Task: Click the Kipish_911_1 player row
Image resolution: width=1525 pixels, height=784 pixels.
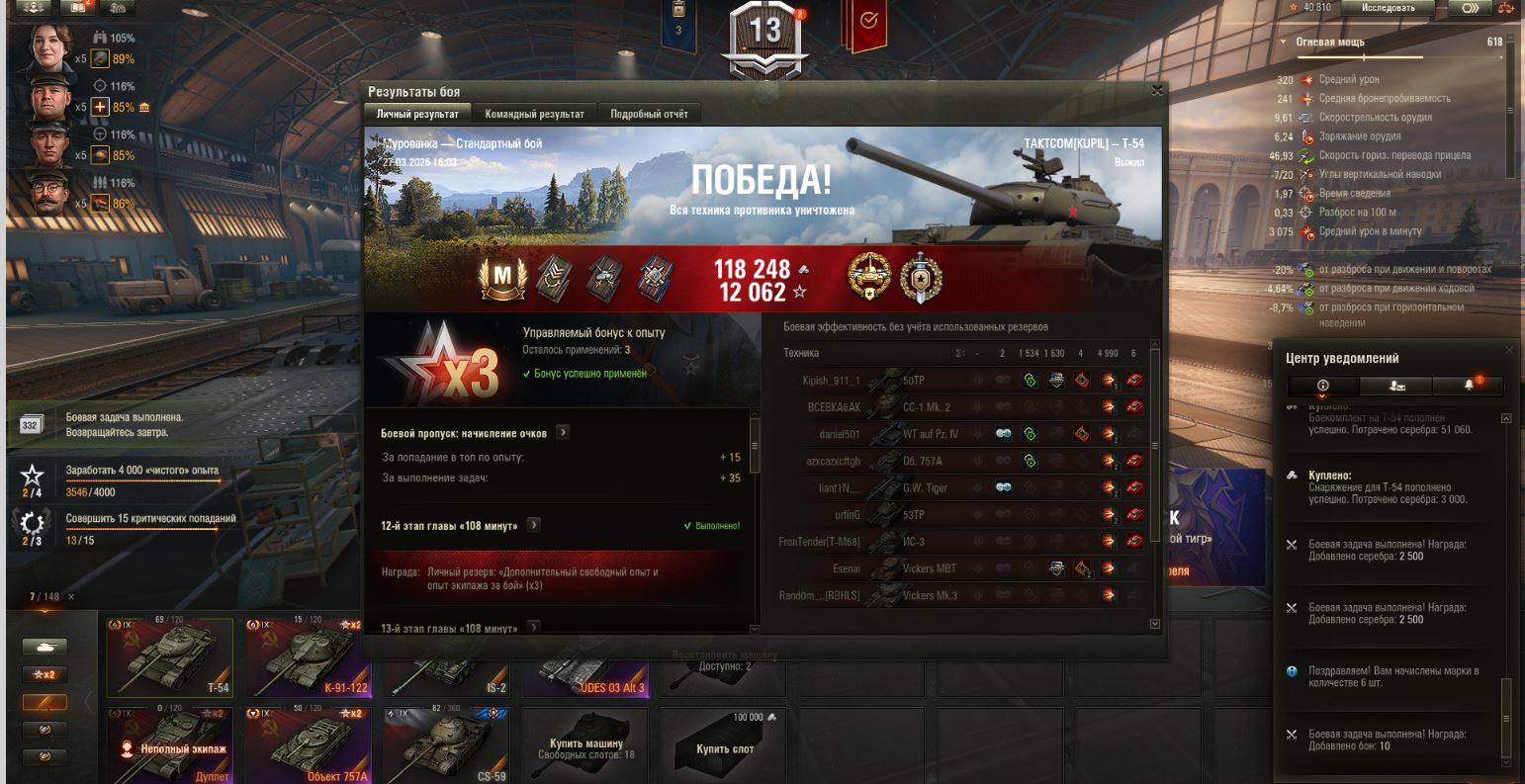Action: coord(831,381)
